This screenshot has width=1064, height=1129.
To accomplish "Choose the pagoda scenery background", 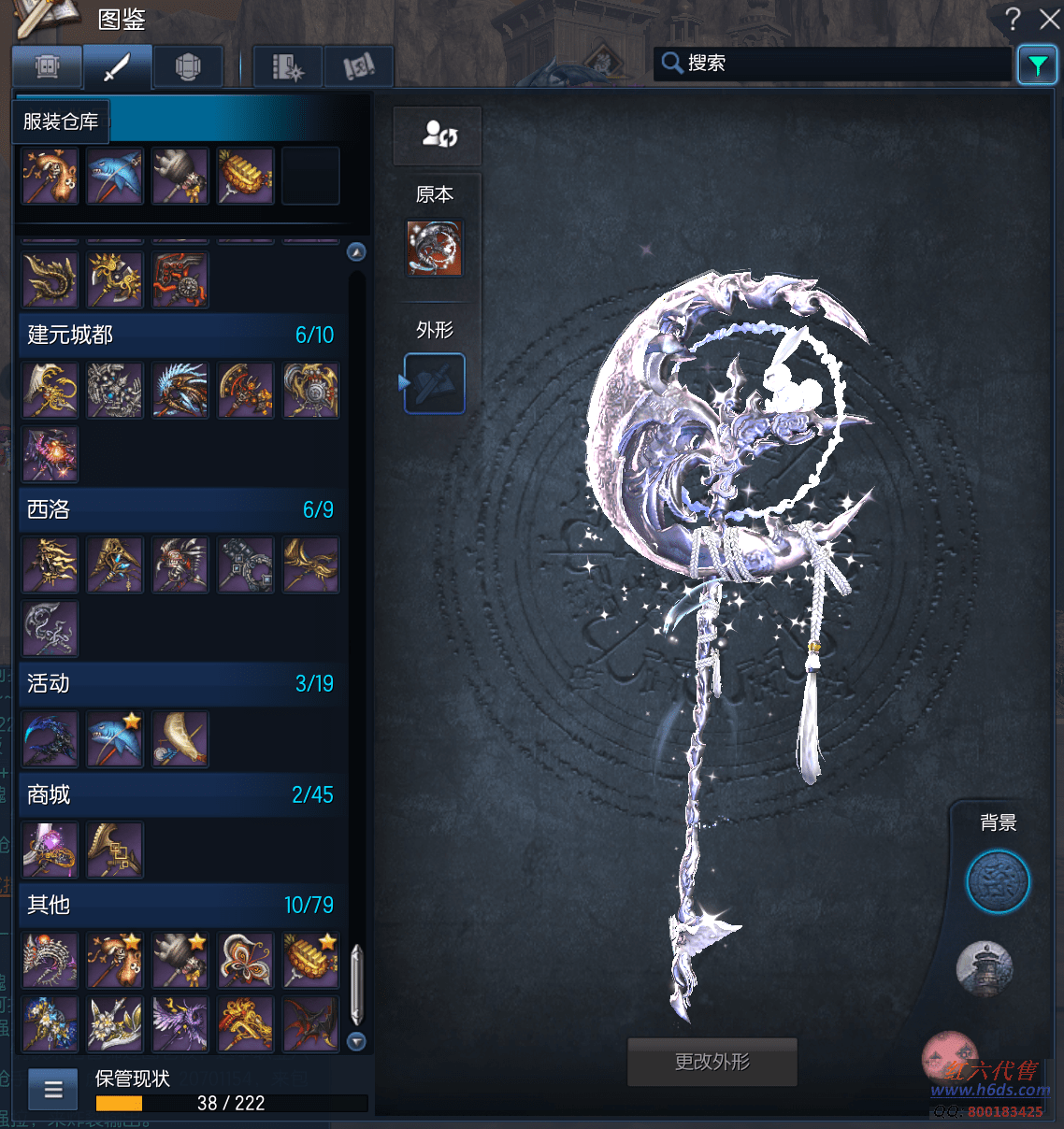I will [985, 968].
